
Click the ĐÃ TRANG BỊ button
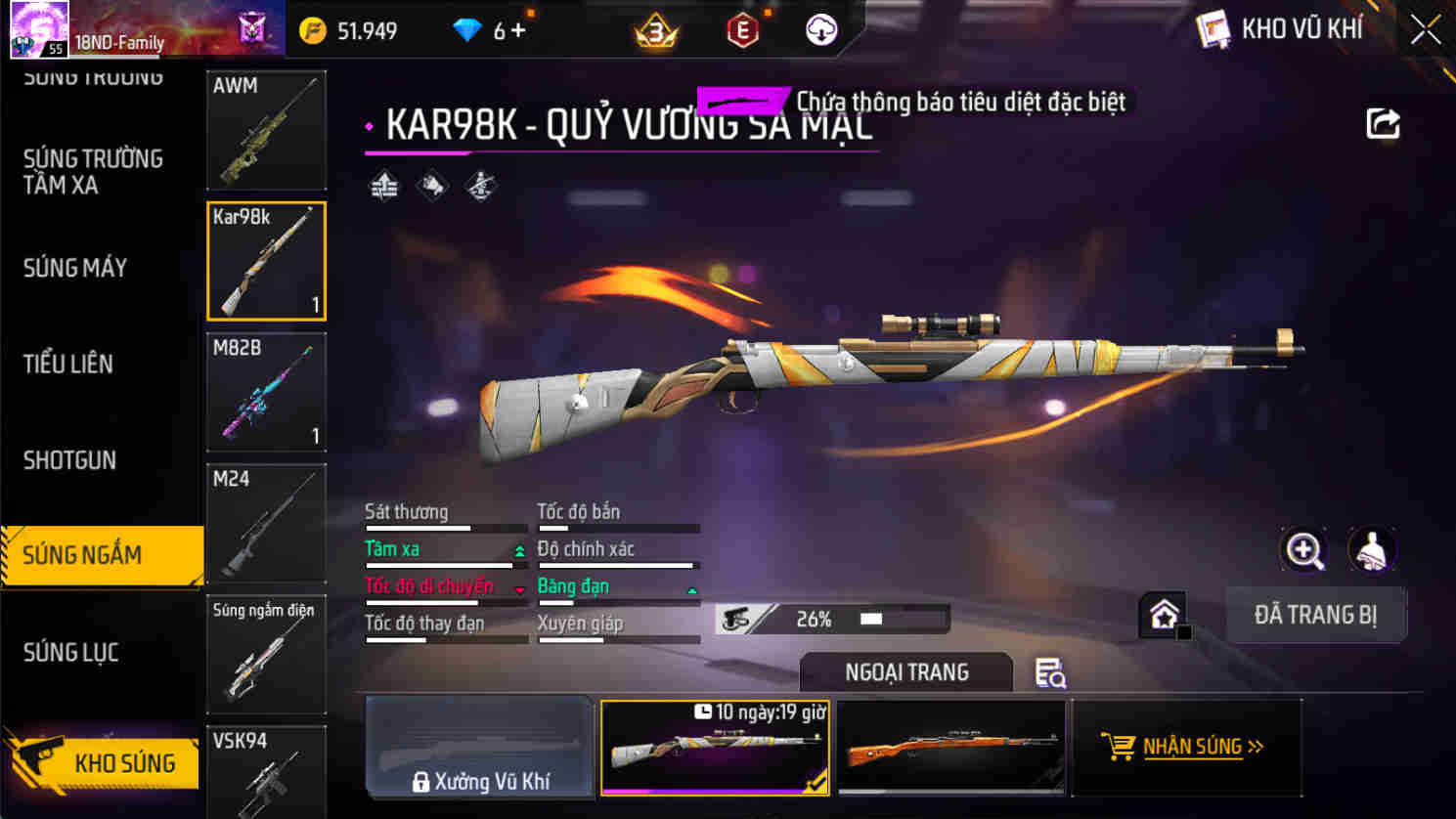tap(1316, 615)
